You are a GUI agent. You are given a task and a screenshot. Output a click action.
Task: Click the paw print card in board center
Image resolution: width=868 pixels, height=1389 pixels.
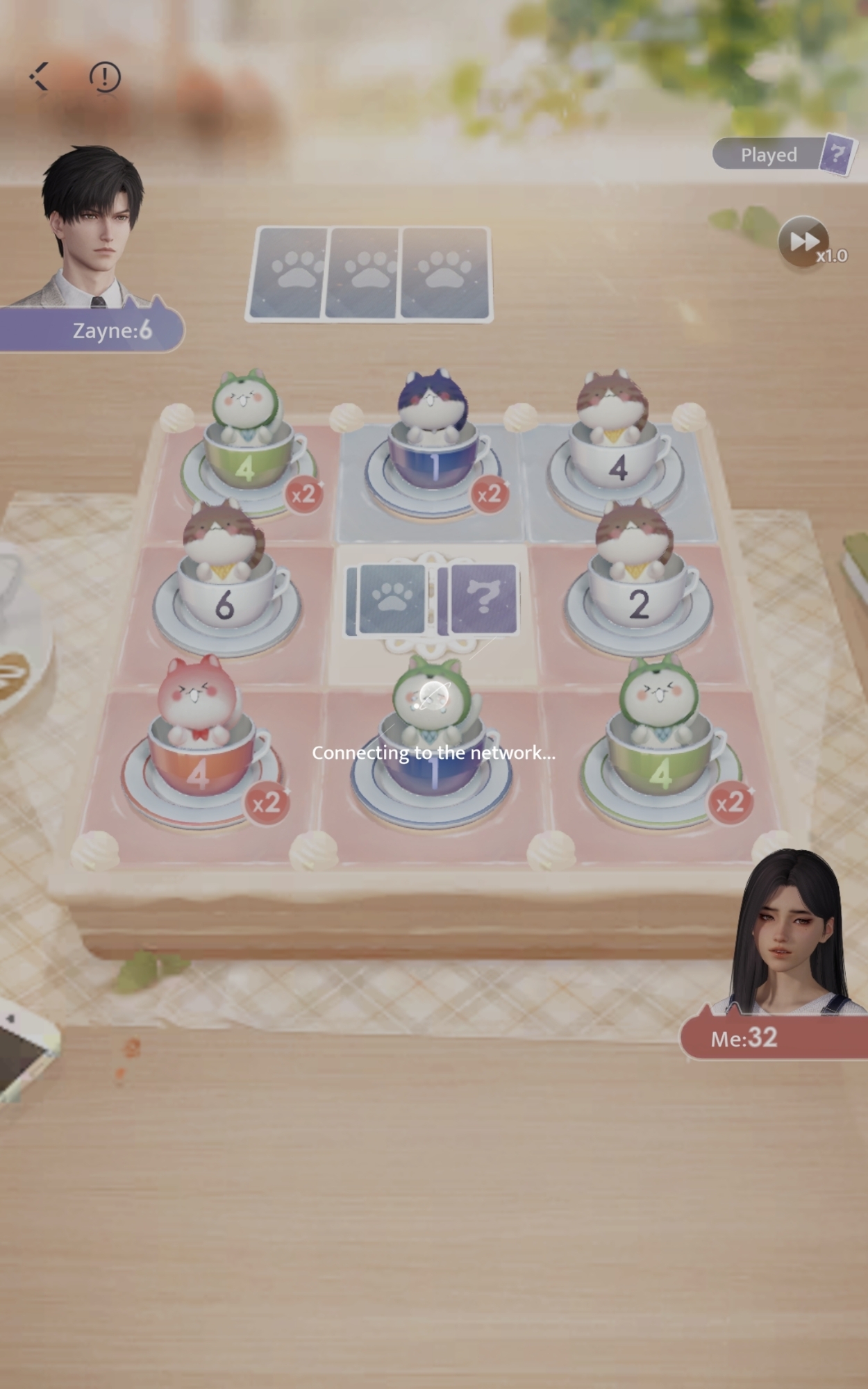389,599
